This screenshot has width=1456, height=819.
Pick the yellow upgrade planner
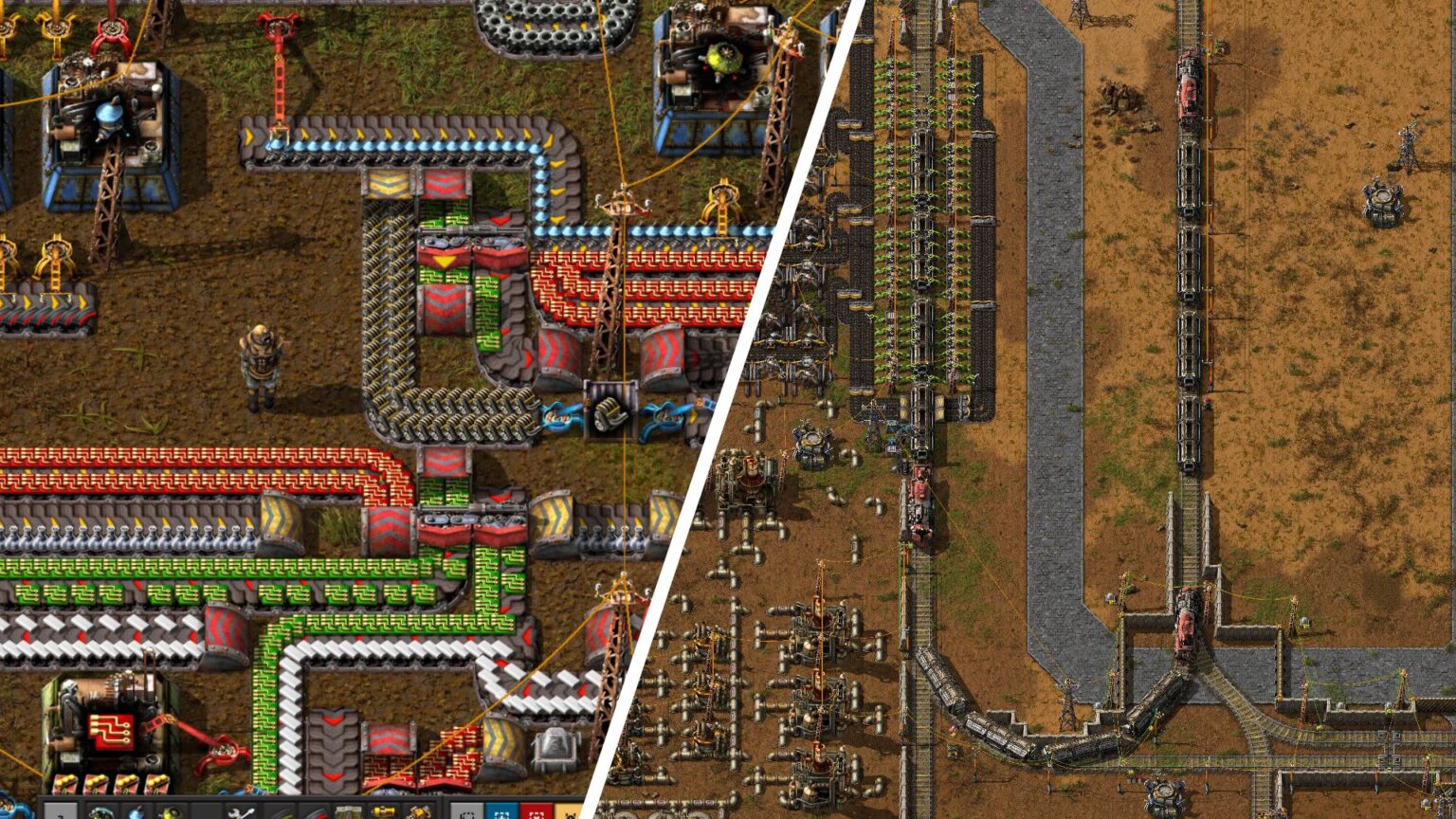coord(573,811)
